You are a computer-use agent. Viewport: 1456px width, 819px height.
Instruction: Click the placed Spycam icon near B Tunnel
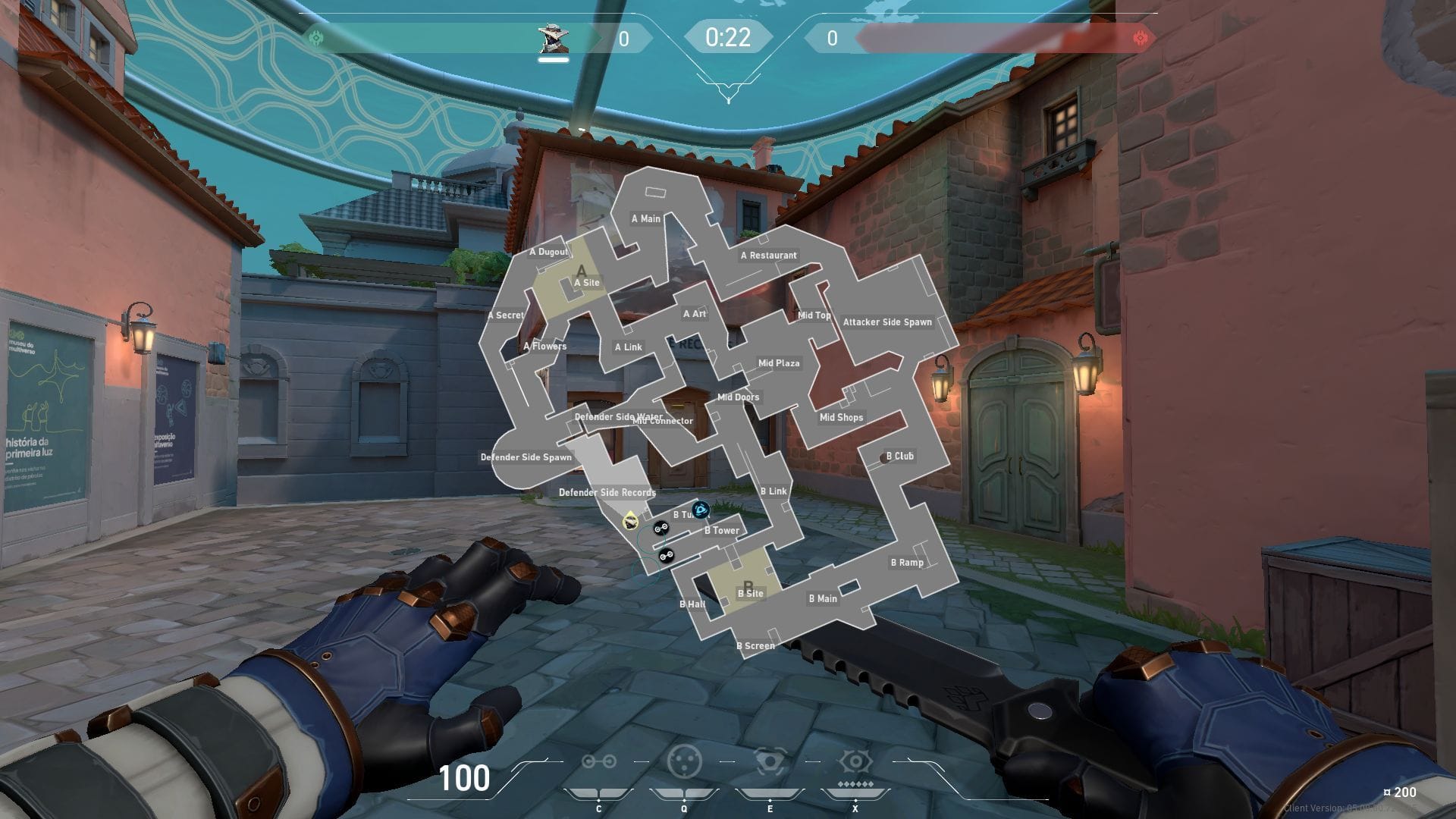[x=700, y=511]
